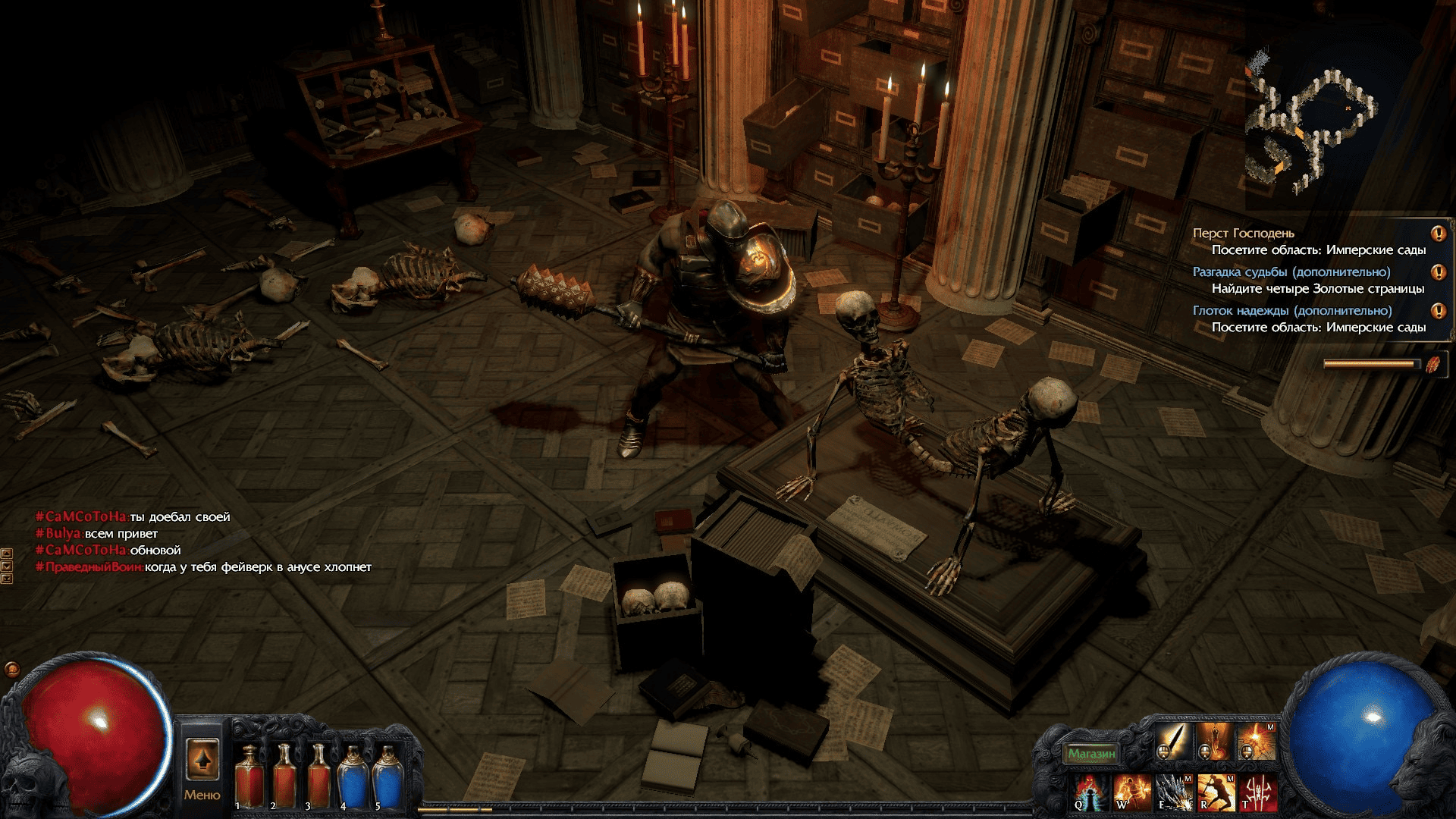The width and height of the screenshot is (1456, 819).
Task: Select the R hammer slam skill
Action: 1216,792
